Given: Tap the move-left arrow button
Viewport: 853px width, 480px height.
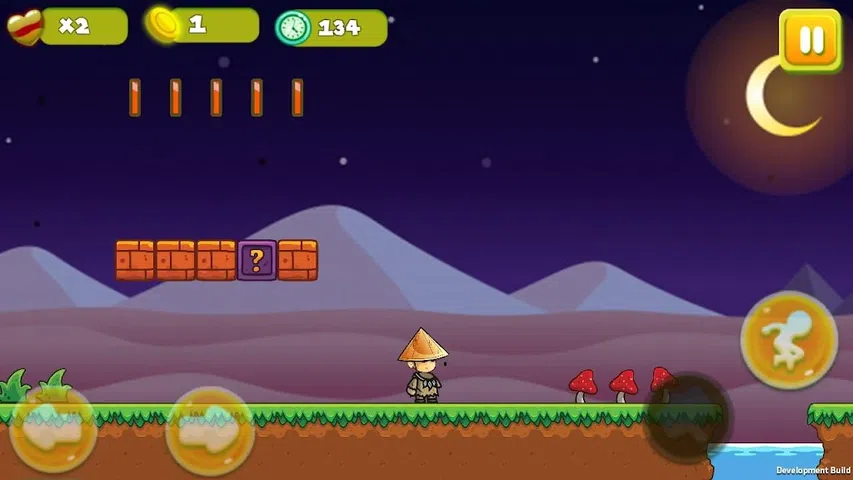Looking at the screenshot, I should pyautogui.click(x=52, y=429).
